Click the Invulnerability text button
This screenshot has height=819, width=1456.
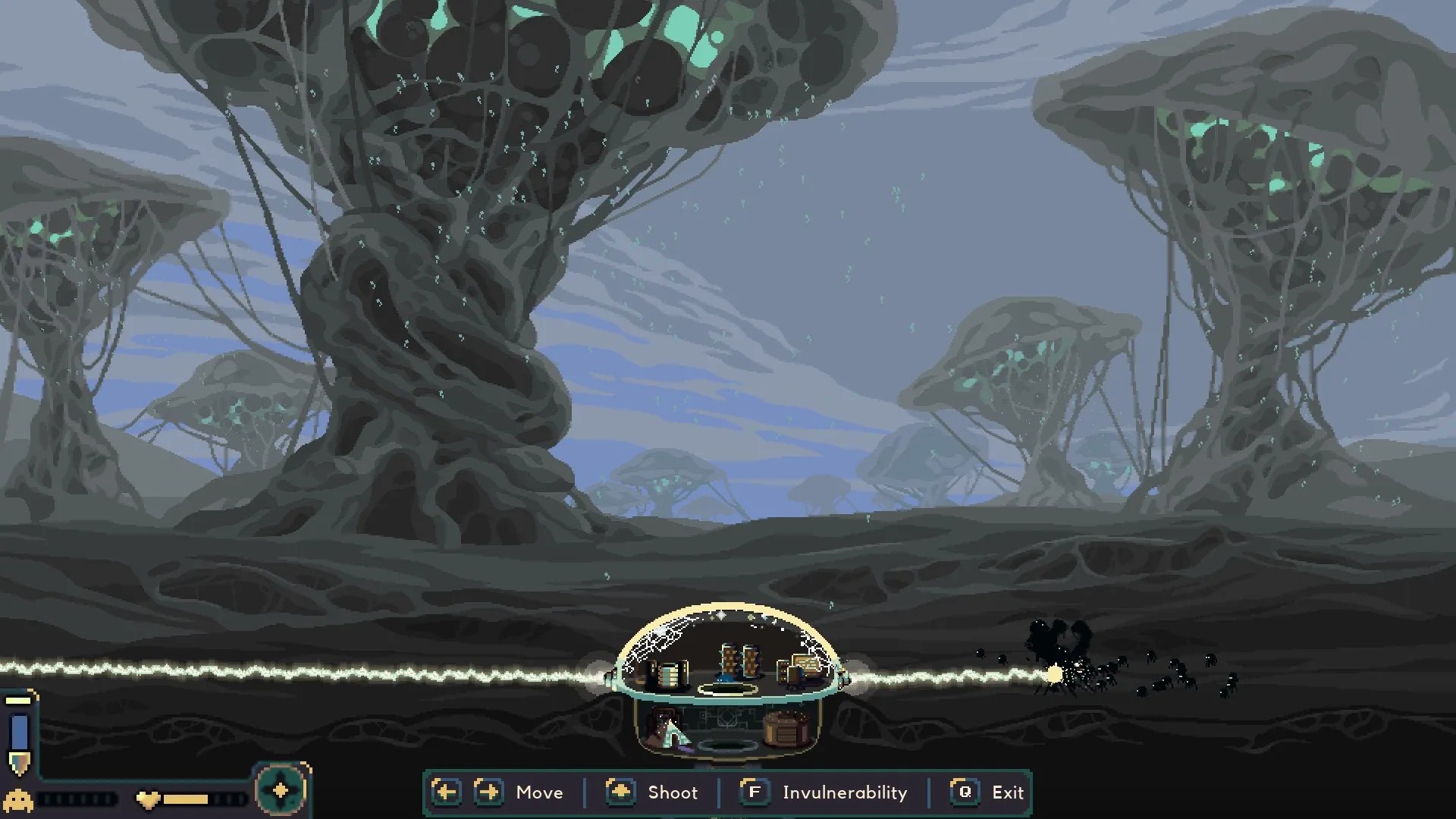coord(845,792)
